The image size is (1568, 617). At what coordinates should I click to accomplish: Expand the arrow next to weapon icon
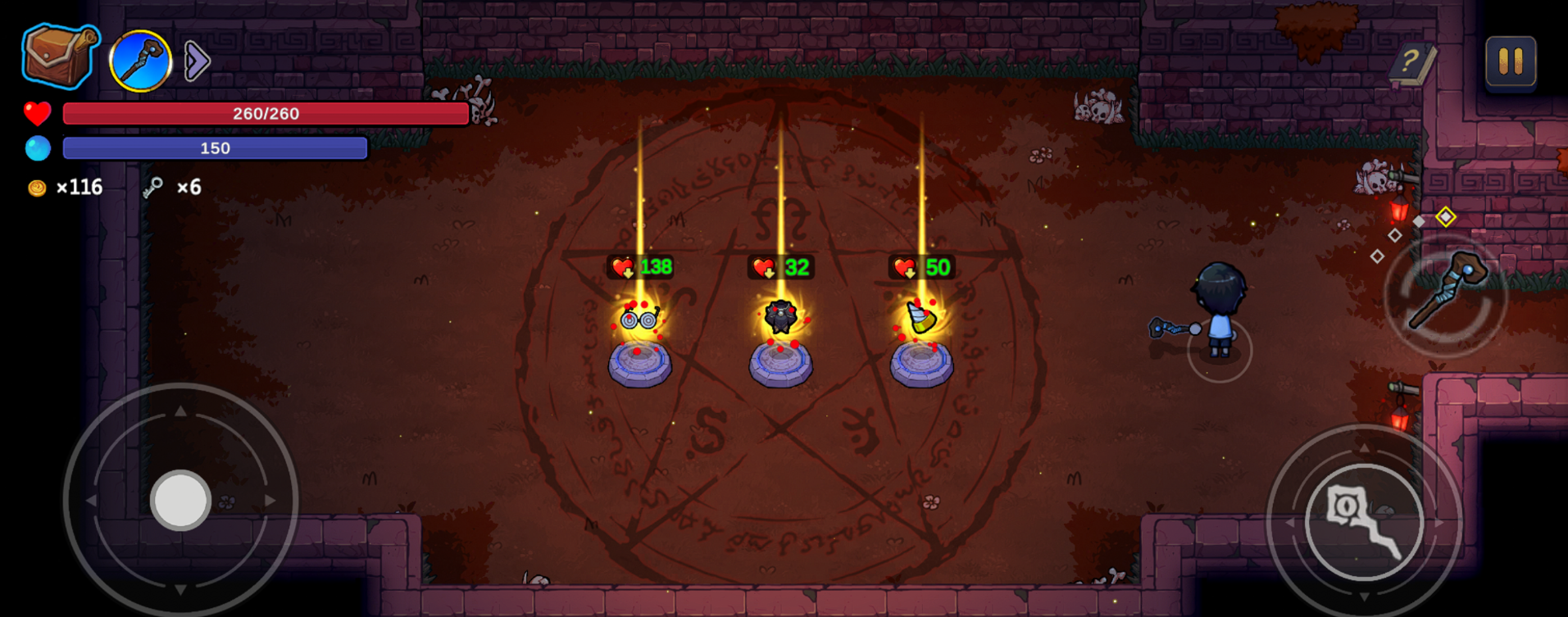coord(197,61)
